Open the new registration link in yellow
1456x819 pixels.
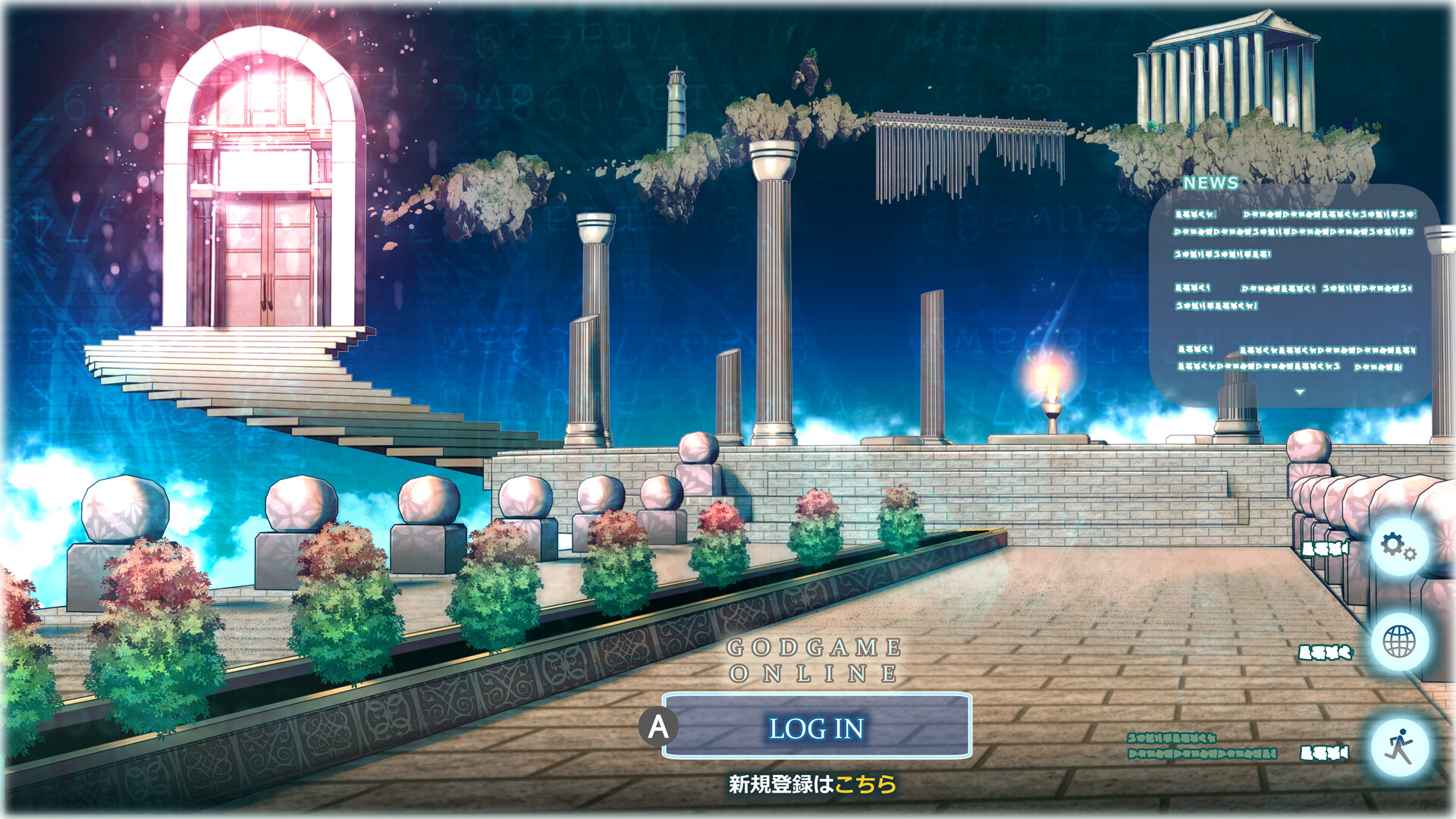(865, 784)
